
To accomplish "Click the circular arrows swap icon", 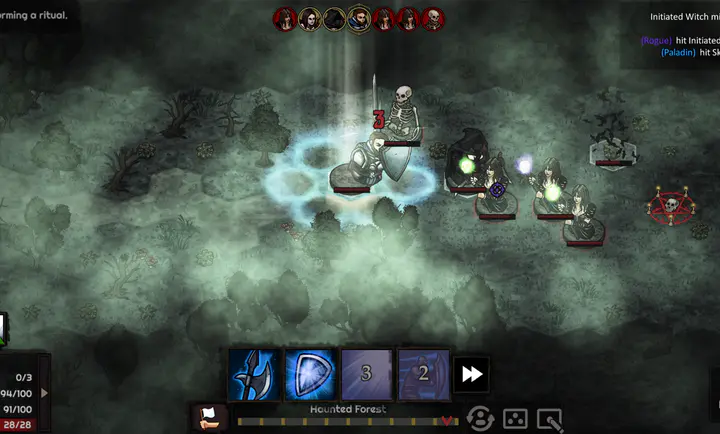I will pos(481,419).
